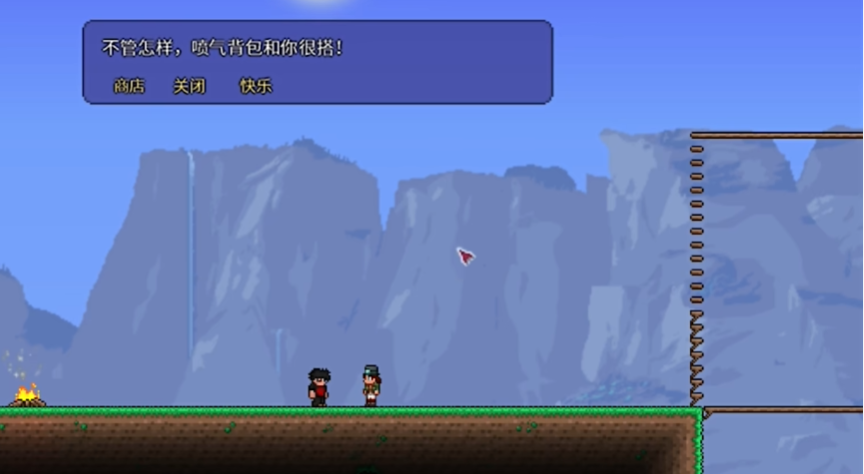This screenshot has width=864, height=474.
Task: Open the 商店 shop option
Action: (129, 86)
